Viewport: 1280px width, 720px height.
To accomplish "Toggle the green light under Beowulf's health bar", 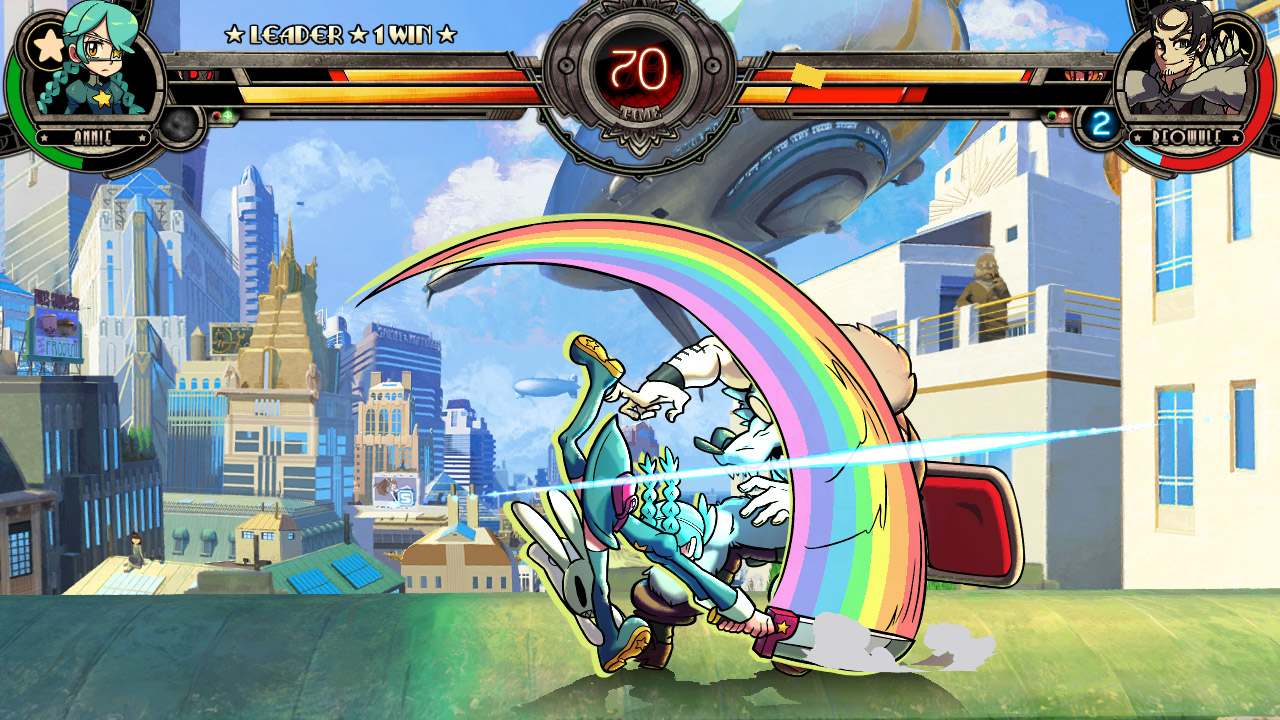I will (1052, 115).
